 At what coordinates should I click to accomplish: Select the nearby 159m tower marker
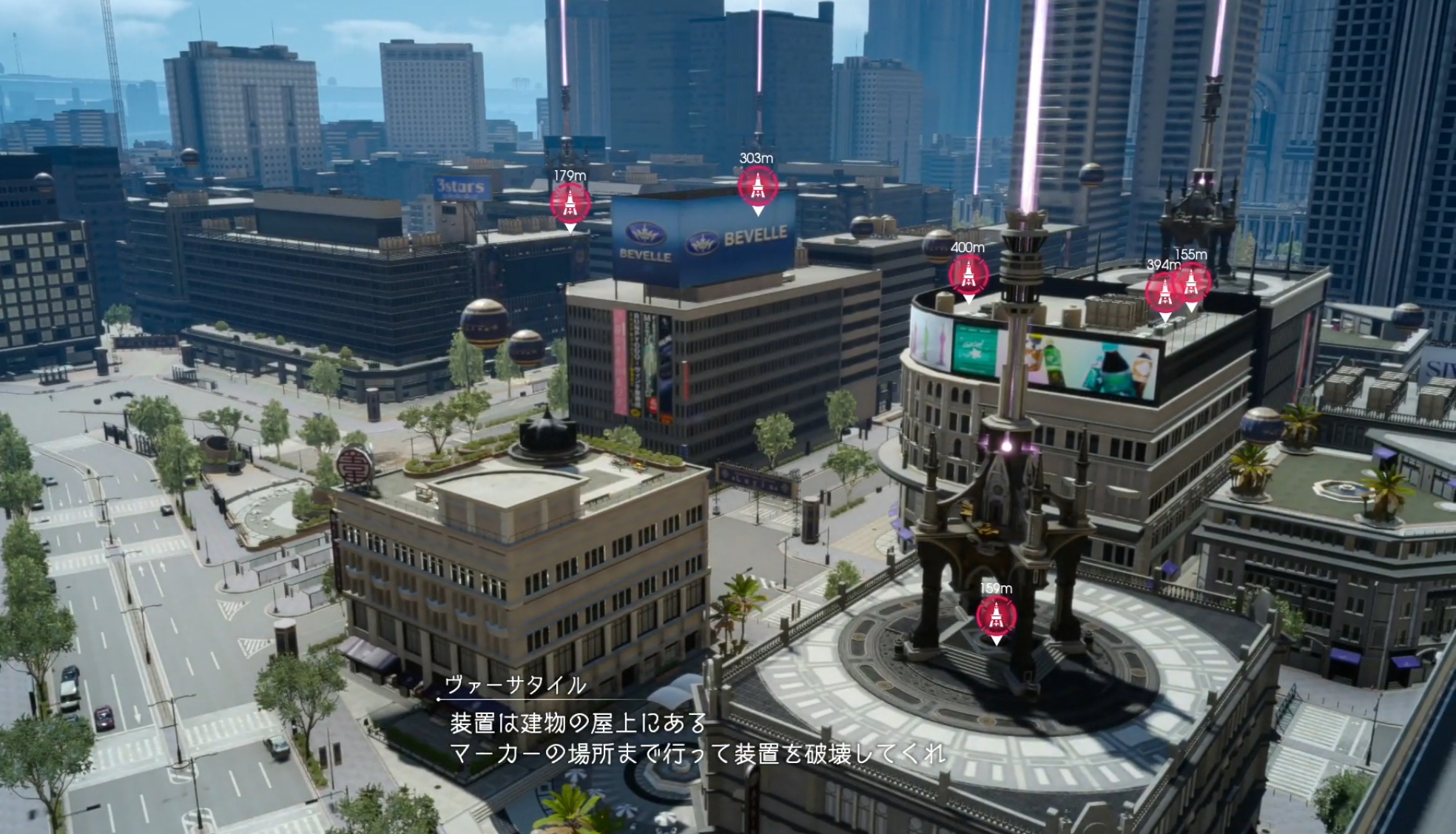pos(996,616)
